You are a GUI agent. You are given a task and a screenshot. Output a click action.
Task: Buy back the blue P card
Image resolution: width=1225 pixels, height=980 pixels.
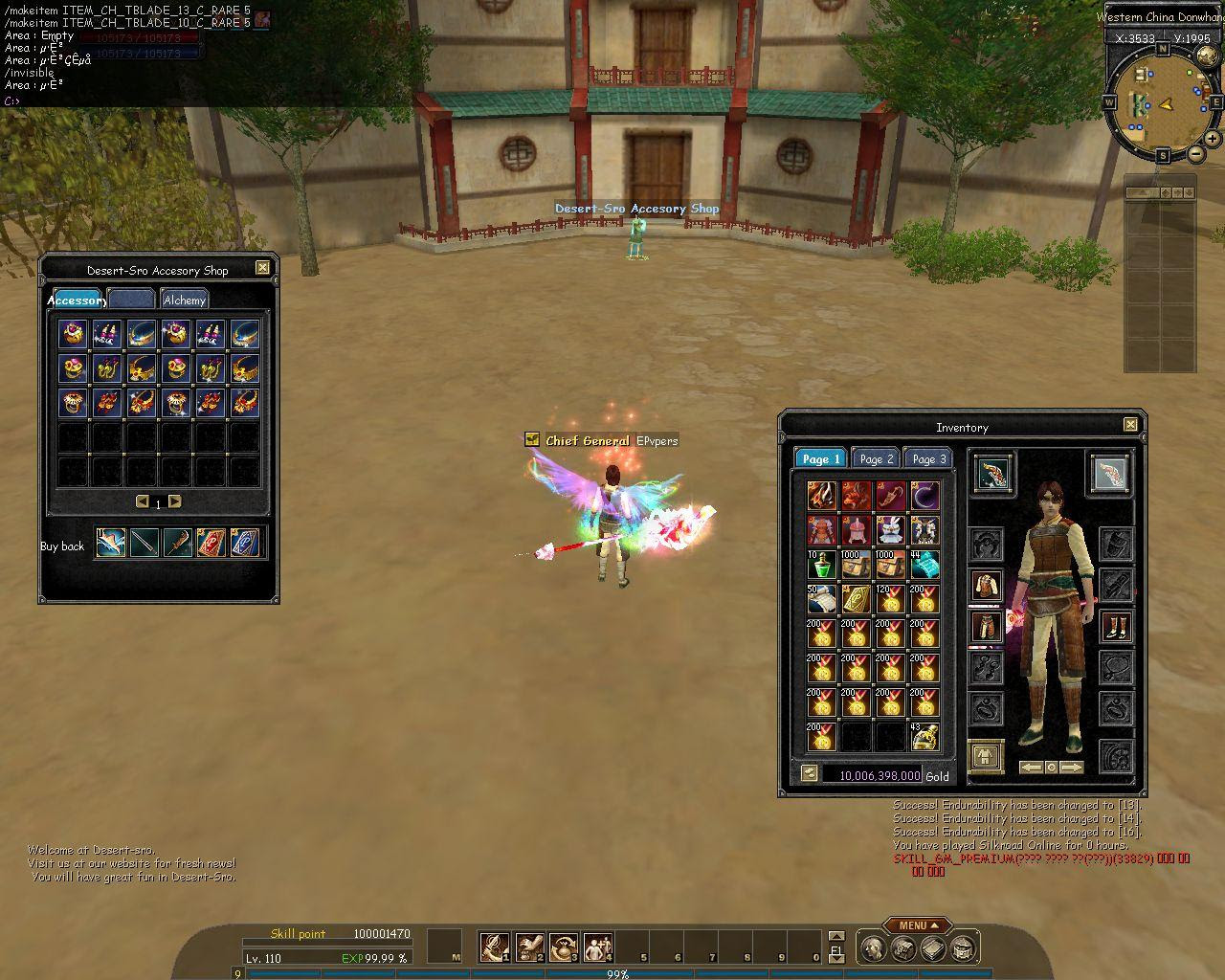(x=244, y=543)
